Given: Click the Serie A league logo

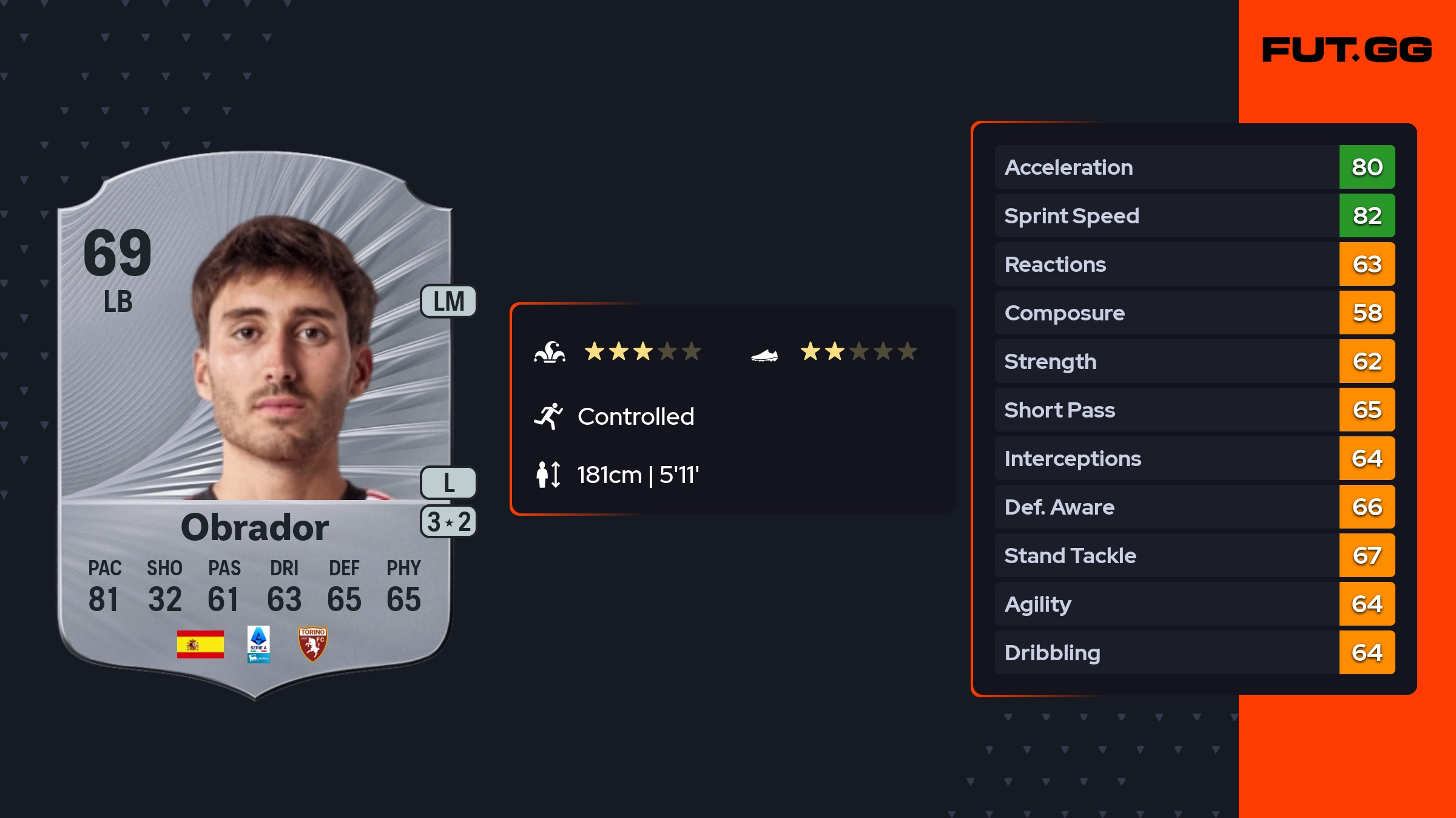Looking at the screenshot, I should 258,644.
